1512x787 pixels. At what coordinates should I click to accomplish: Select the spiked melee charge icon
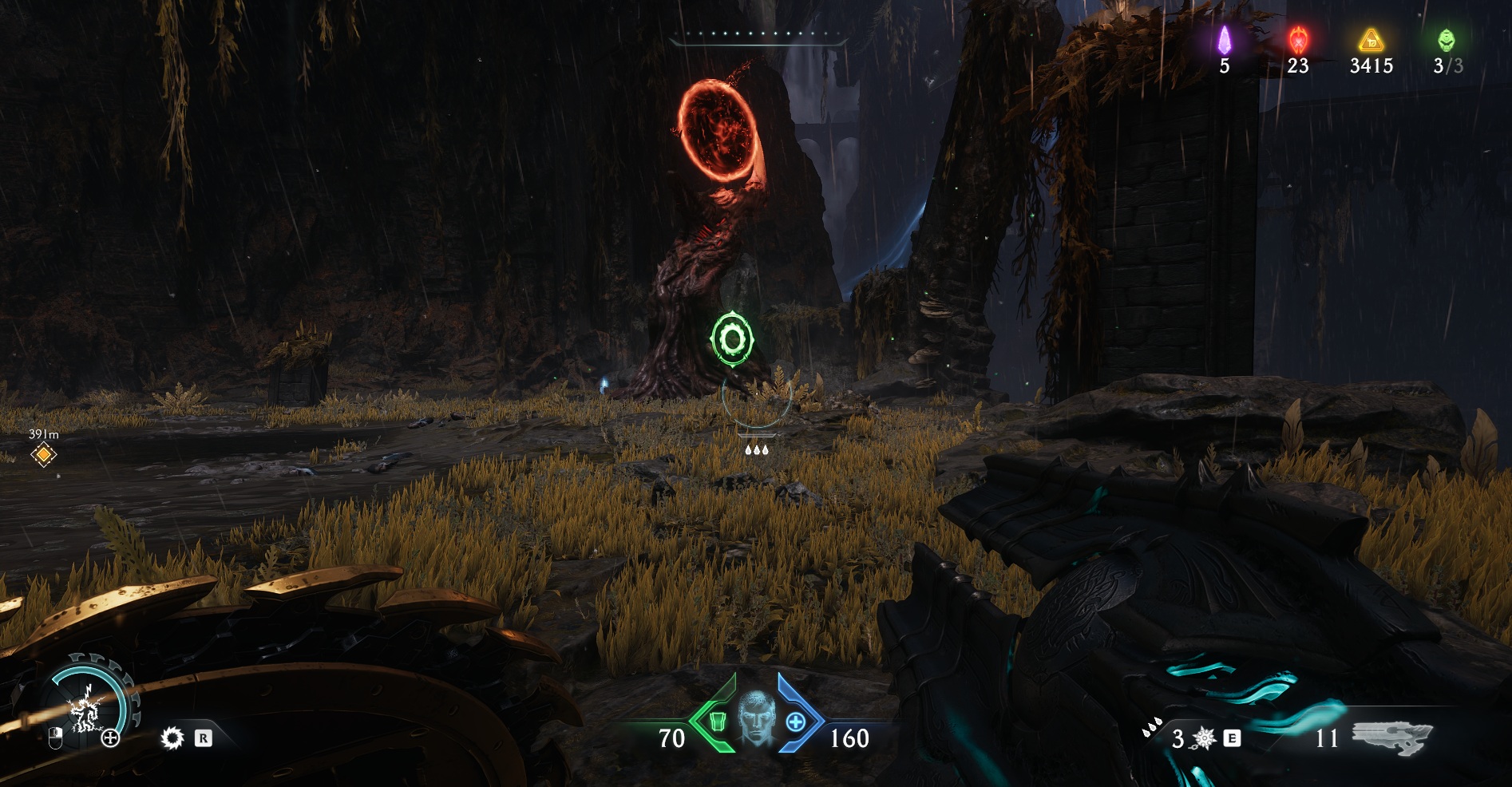1203,738
